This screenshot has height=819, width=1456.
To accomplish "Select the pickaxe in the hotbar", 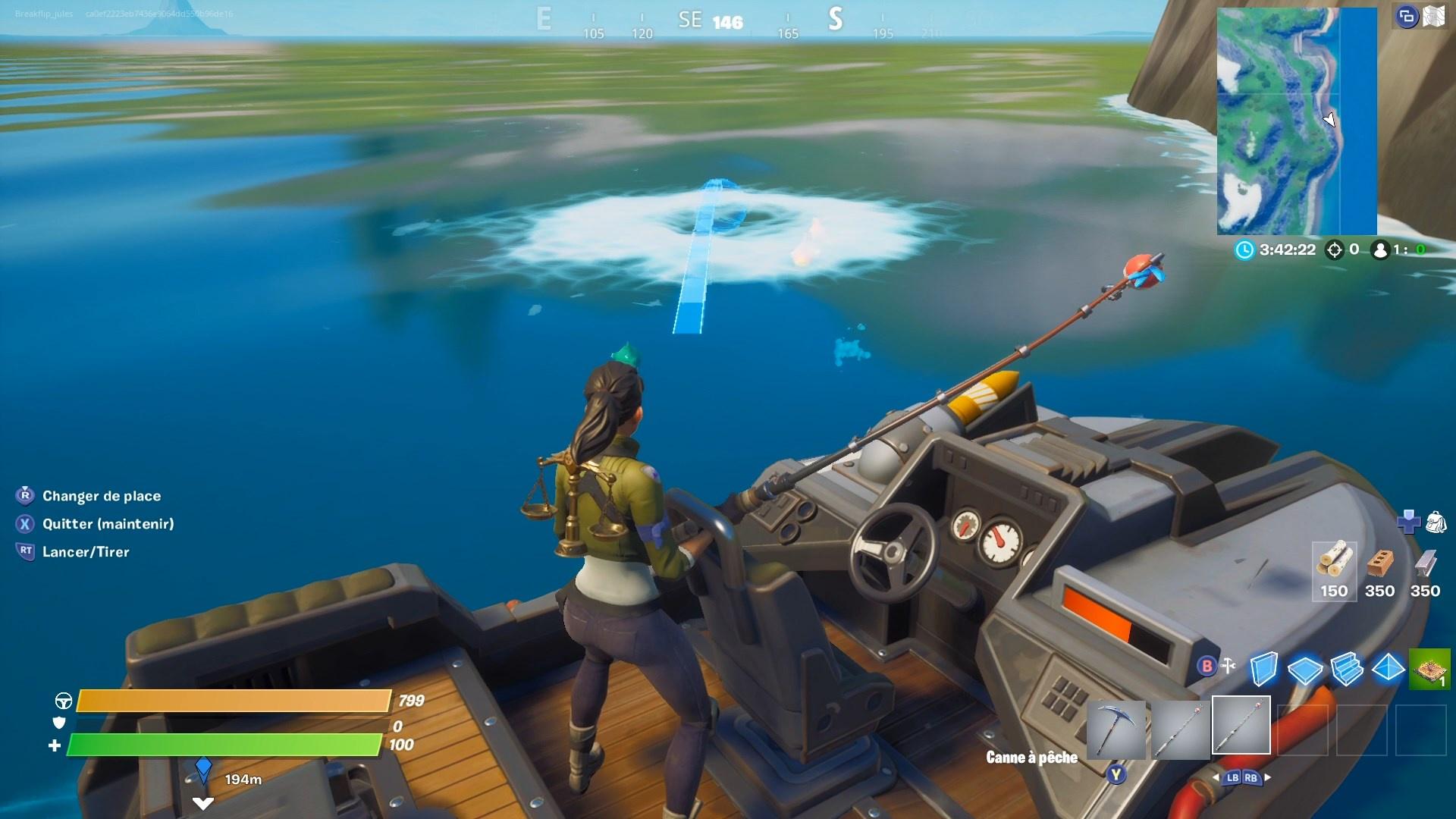I will (x=1117, y=728).
